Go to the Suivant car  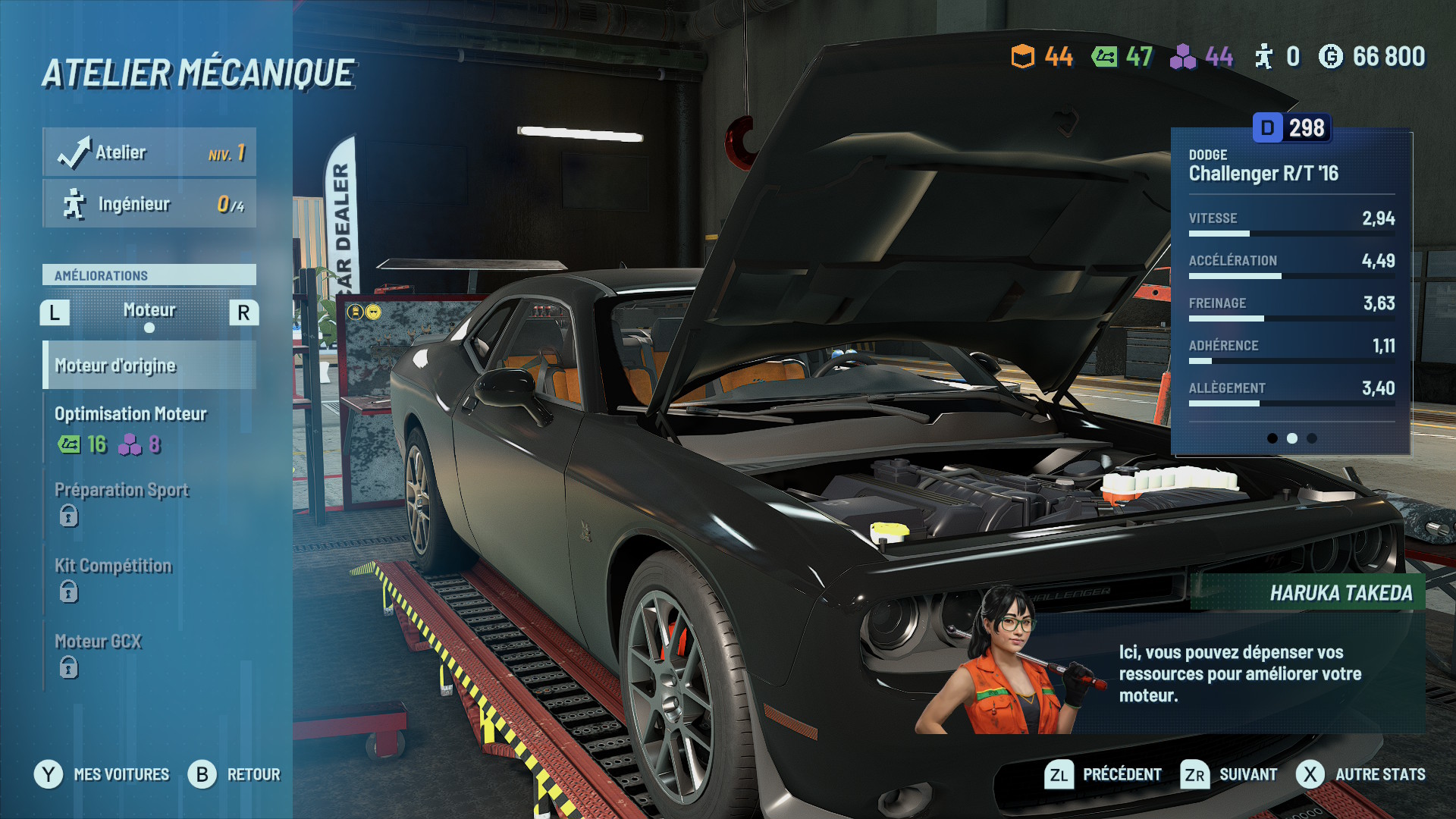(x=1229, y=774)
